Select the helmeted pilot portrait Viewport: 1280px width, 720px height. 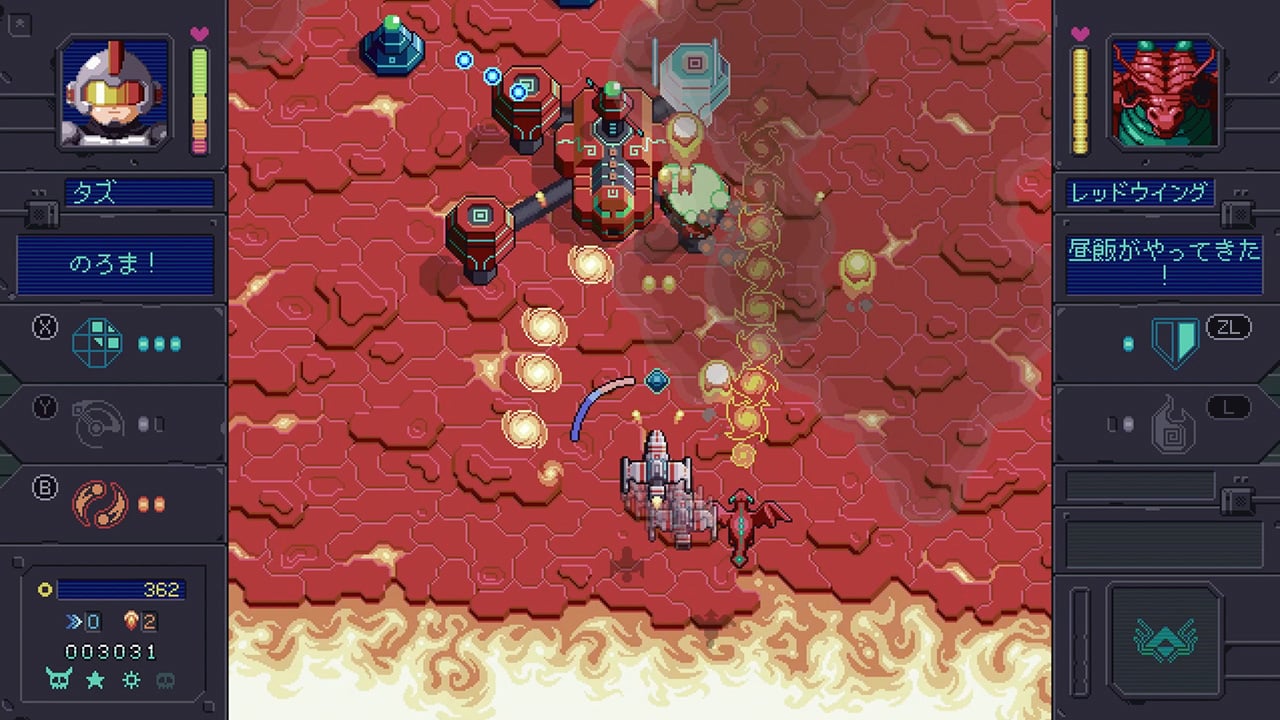pos(114,92)
